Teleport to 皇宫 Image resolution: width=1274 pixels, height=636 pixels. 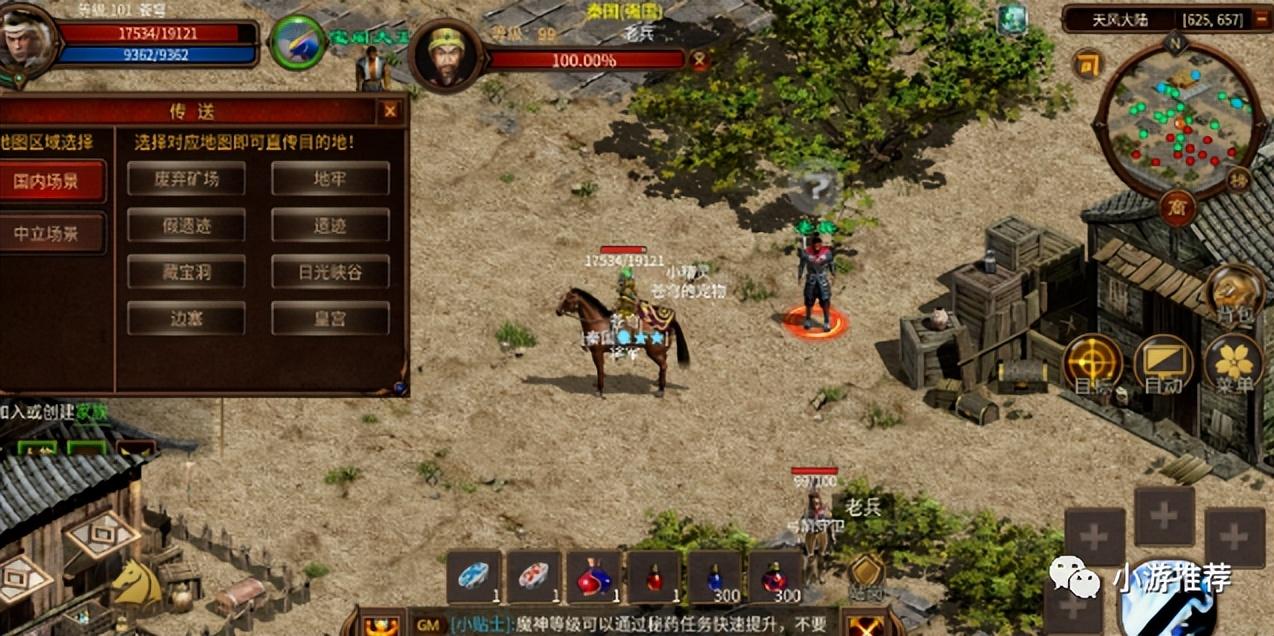point(330,318)
